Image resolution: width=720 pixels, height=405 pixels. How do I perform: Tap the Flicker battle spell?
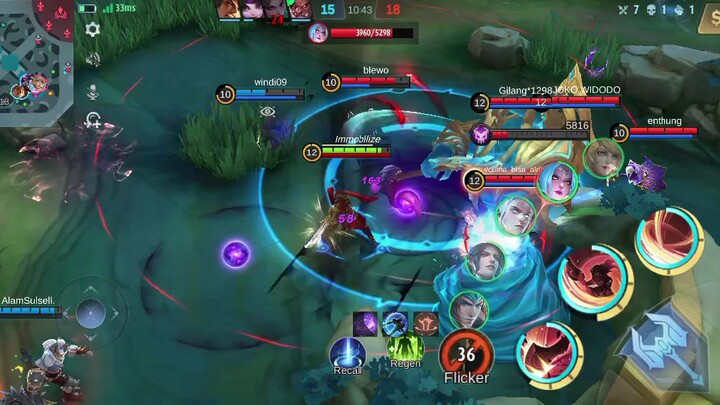(x=466, y=353)
